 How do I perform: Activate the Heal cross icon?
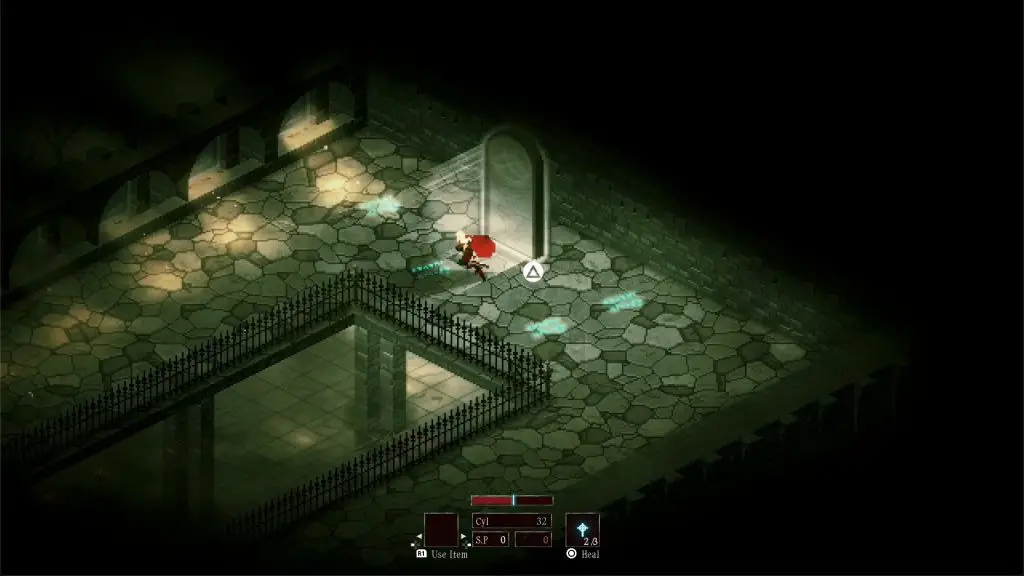click(x=582, y=529)
